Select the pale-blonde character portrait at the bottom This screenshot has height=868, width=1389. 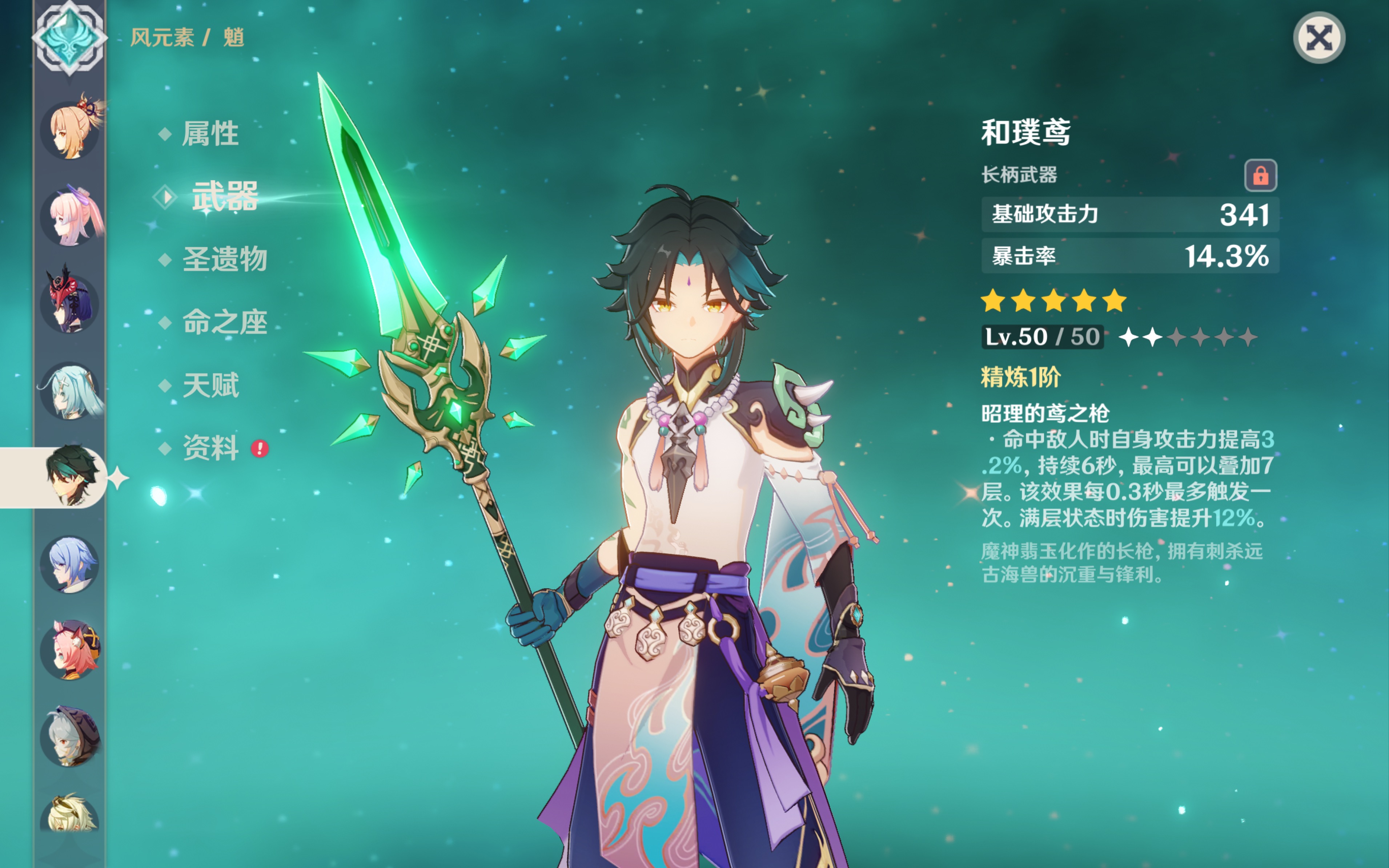click(70, 815)
